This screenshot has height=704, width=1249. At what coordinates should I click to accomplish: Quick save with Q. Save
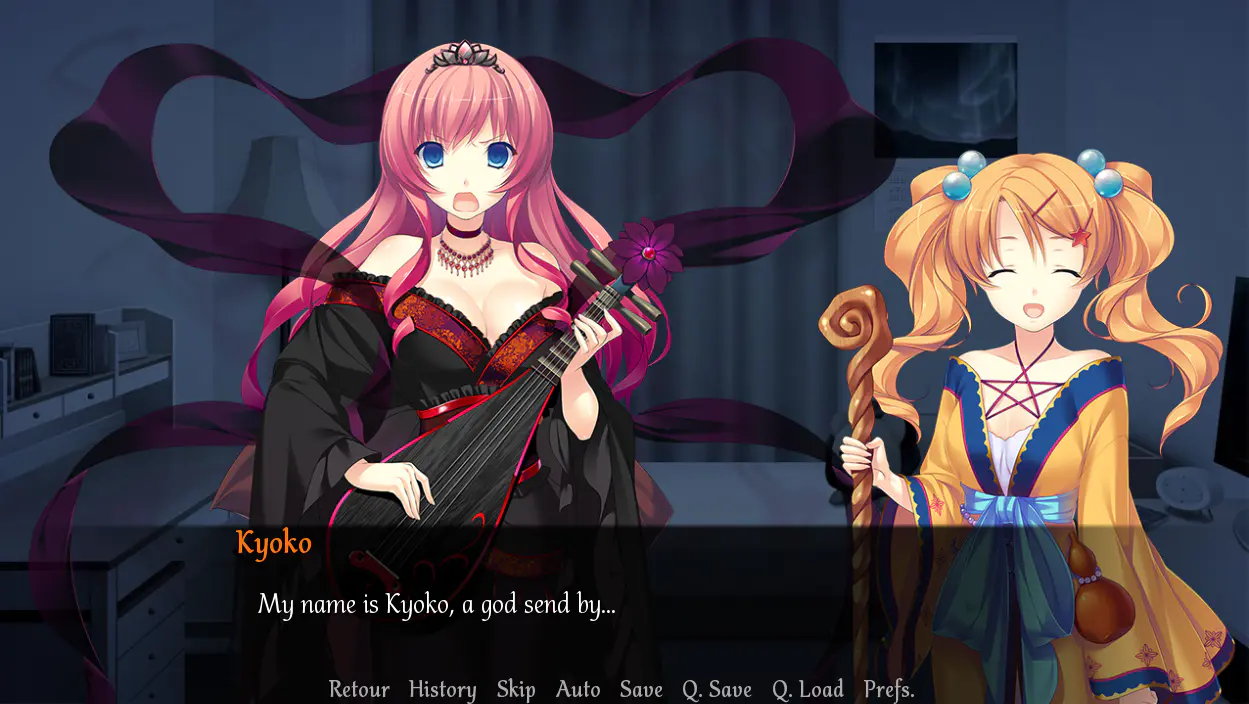point(717,689)
